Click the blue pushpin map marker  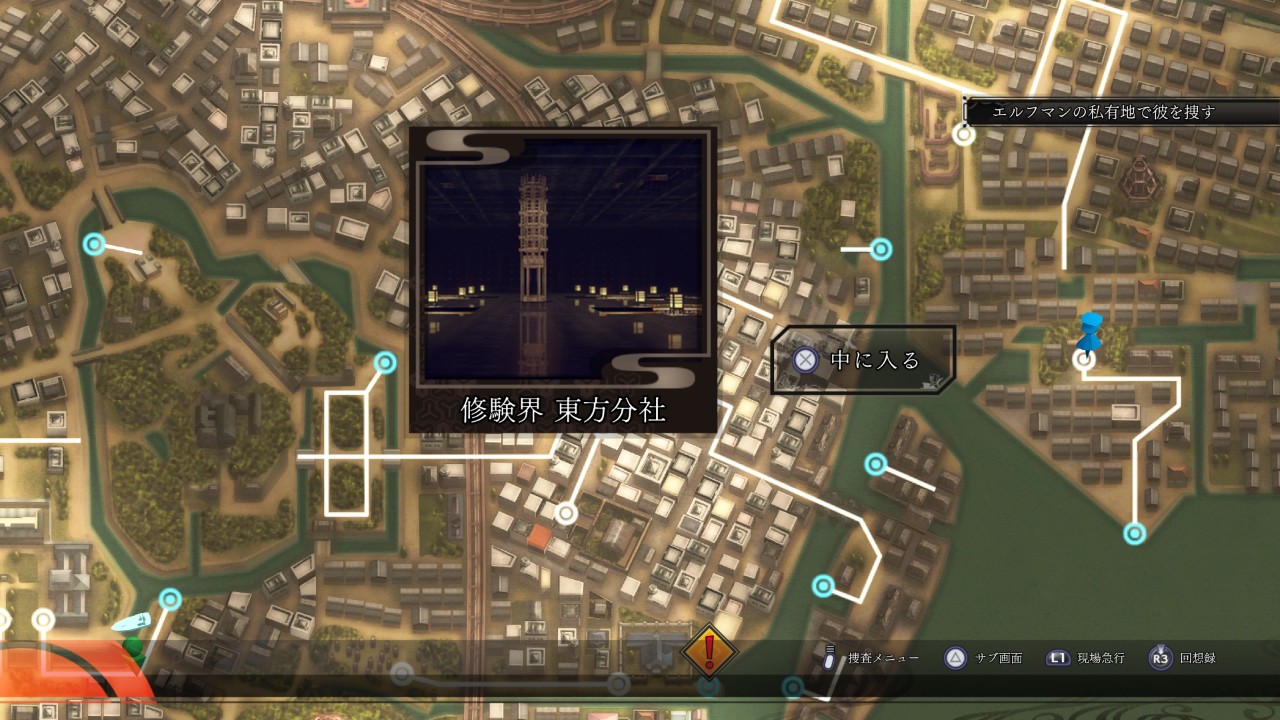[x=1089, y=329]
